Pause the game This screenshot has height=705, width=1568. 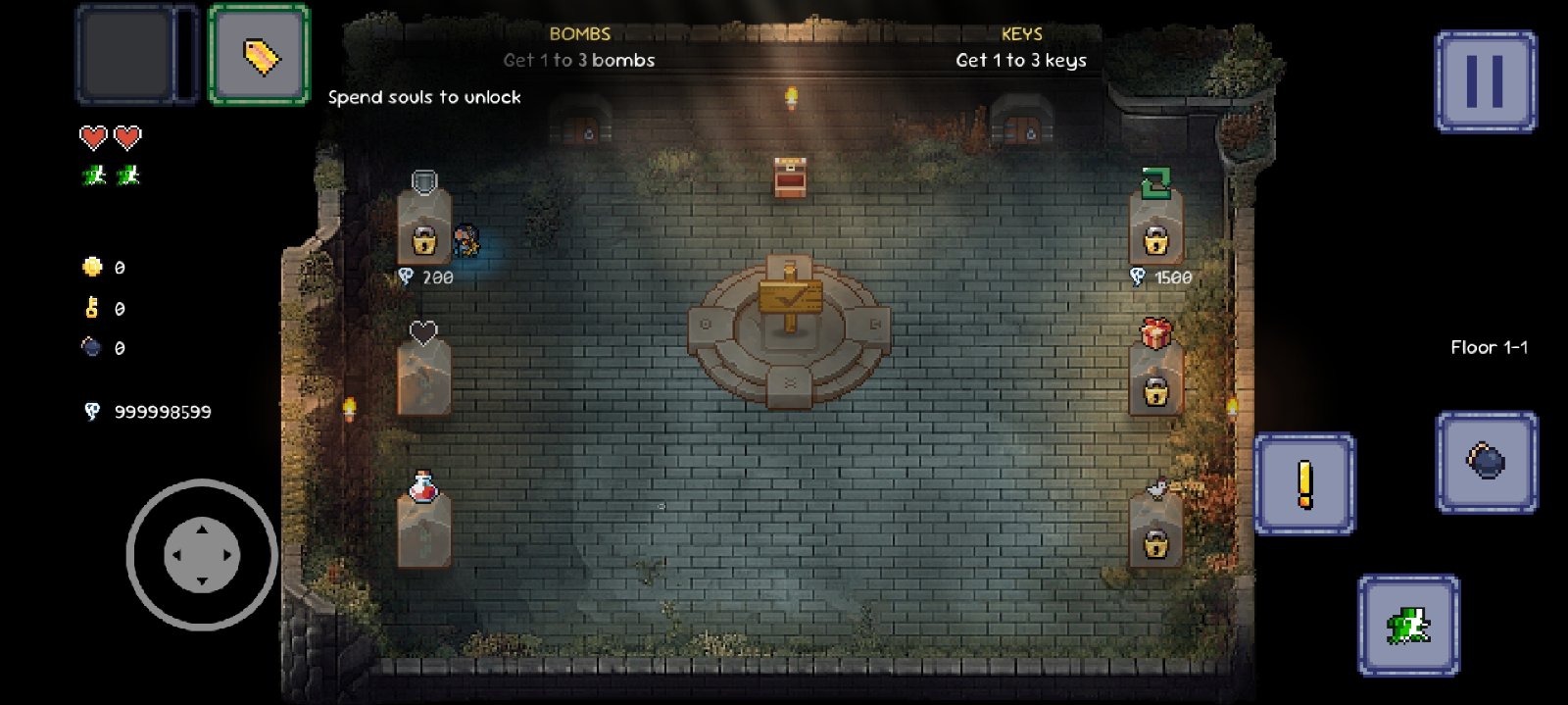[x=1485, y=81]
